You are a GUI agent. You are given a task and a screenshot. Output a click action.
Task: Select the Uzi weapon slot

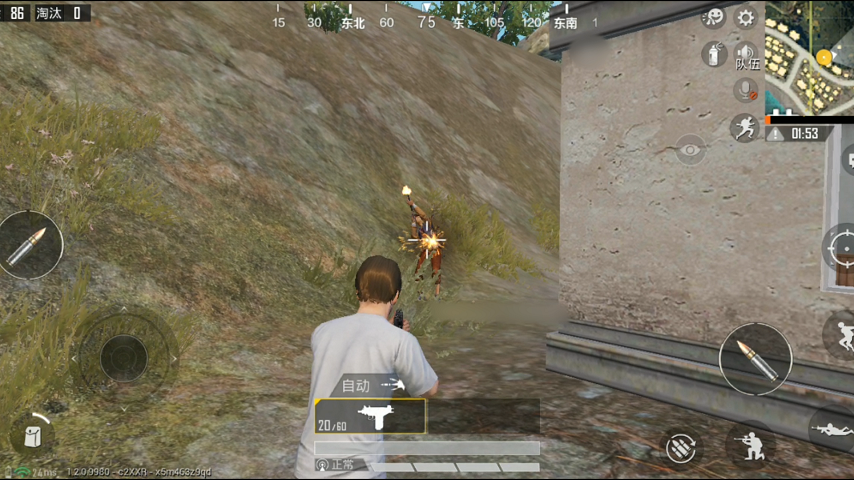point(370,416)
